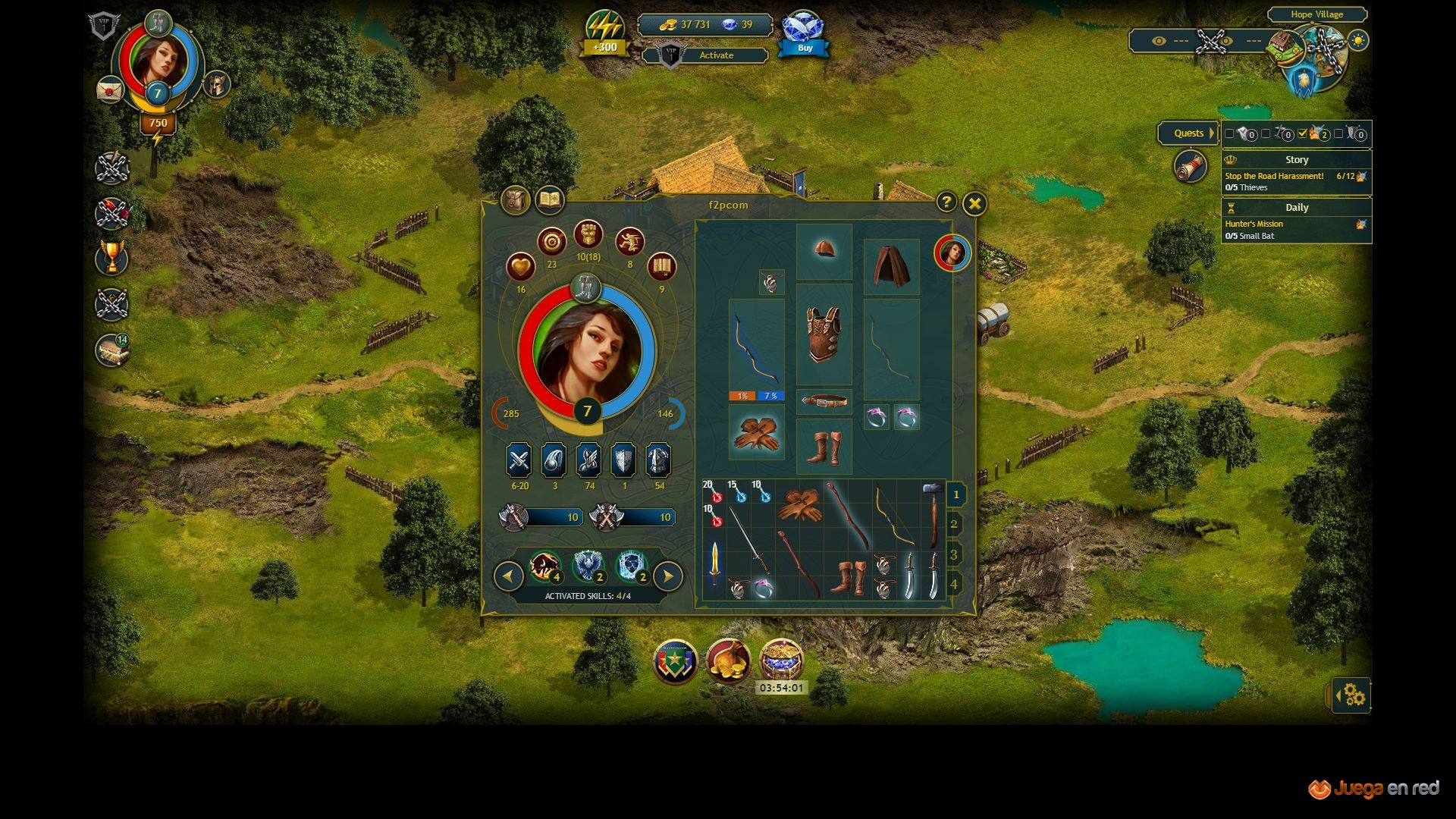Select the golden sword in inventory

point(714,563)
